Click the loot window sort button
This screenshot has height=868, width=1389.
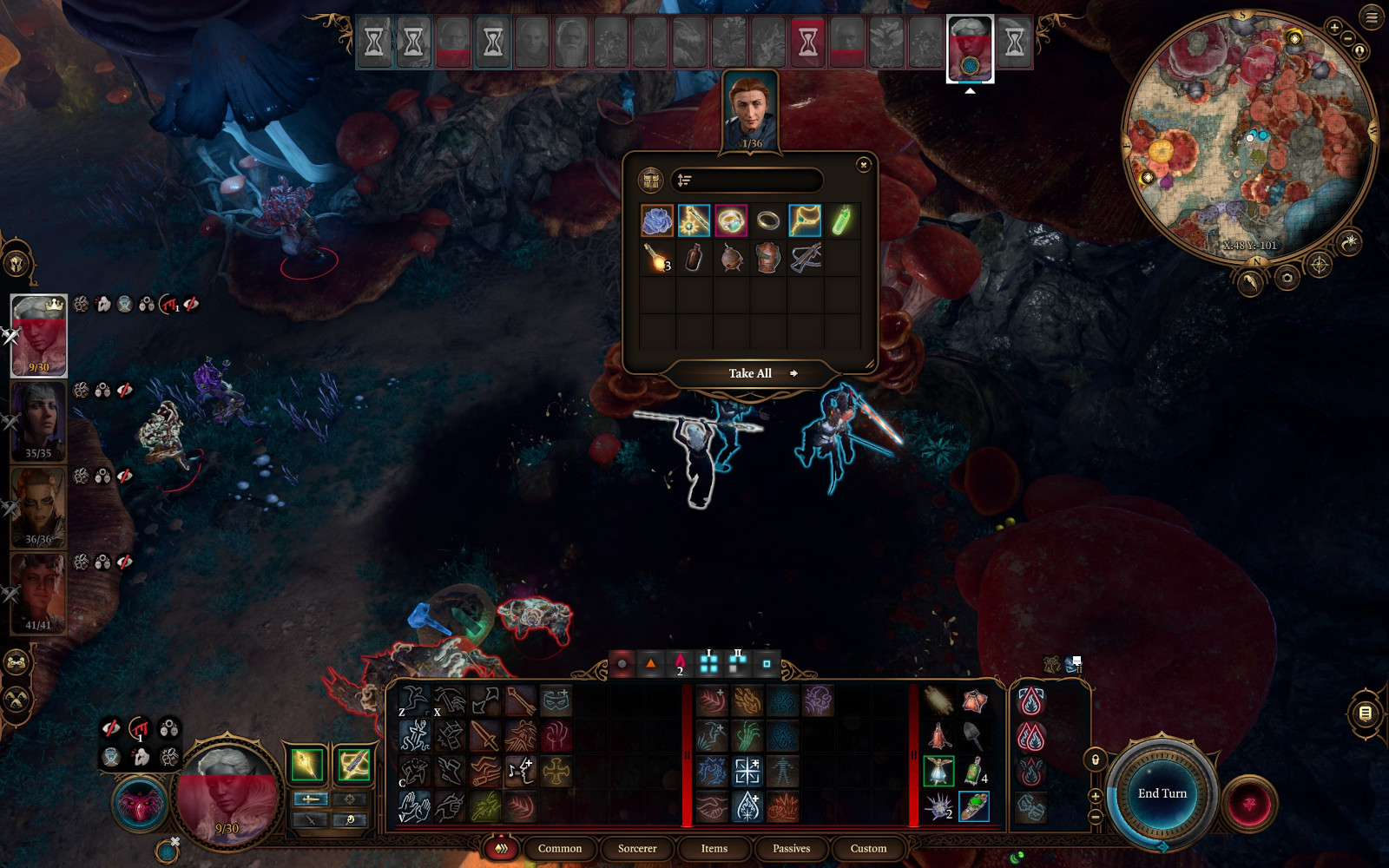tap(684, 181)
